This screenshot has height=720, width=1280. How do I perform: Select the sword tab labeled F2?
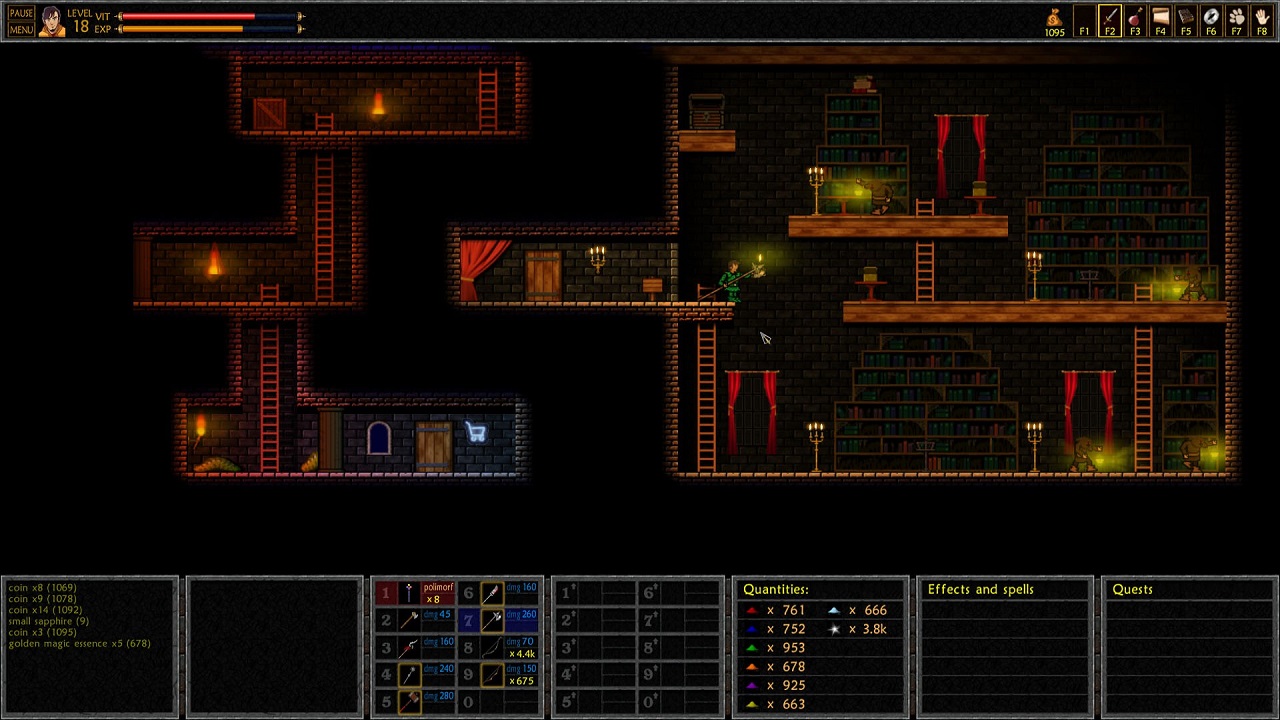tap(1109, 21)
